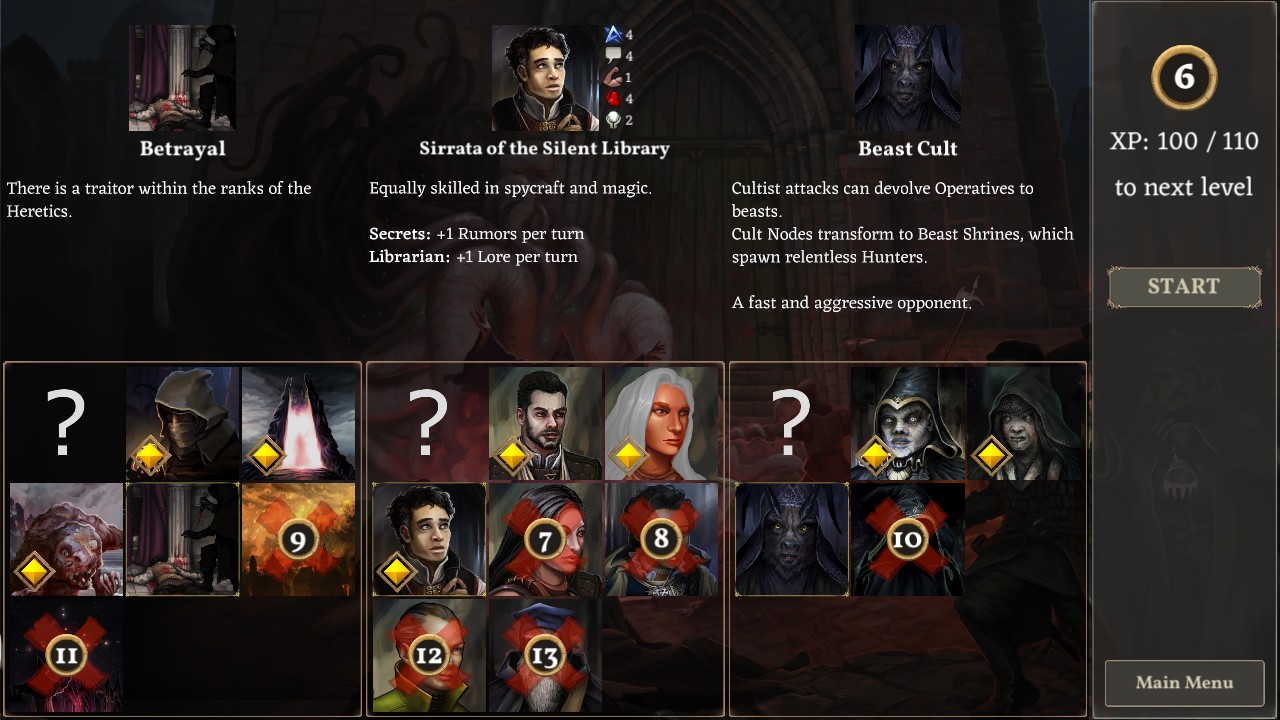Click the golden level 6 badge
1280x720 pixels.
tap(1183, 78)
